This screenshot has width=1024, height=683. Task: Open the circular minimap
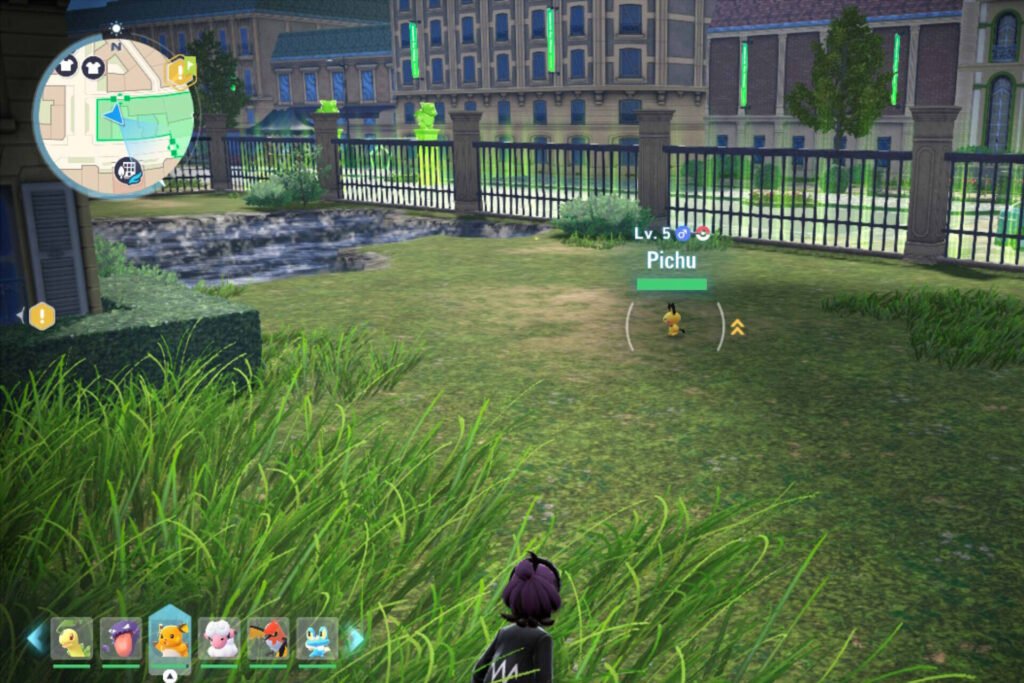coord(113,115)
